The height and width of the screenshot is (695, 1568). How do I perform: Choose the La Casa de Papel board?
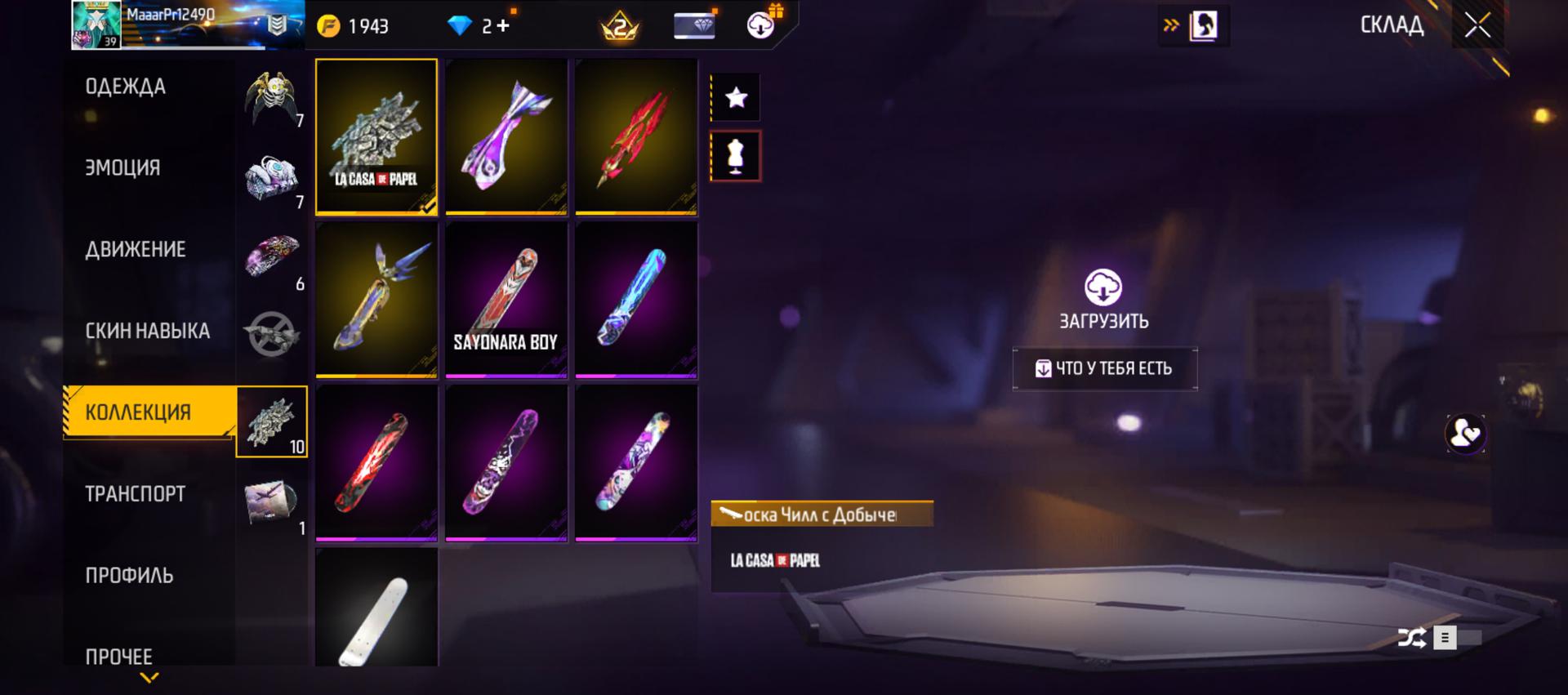click(376, 136)
